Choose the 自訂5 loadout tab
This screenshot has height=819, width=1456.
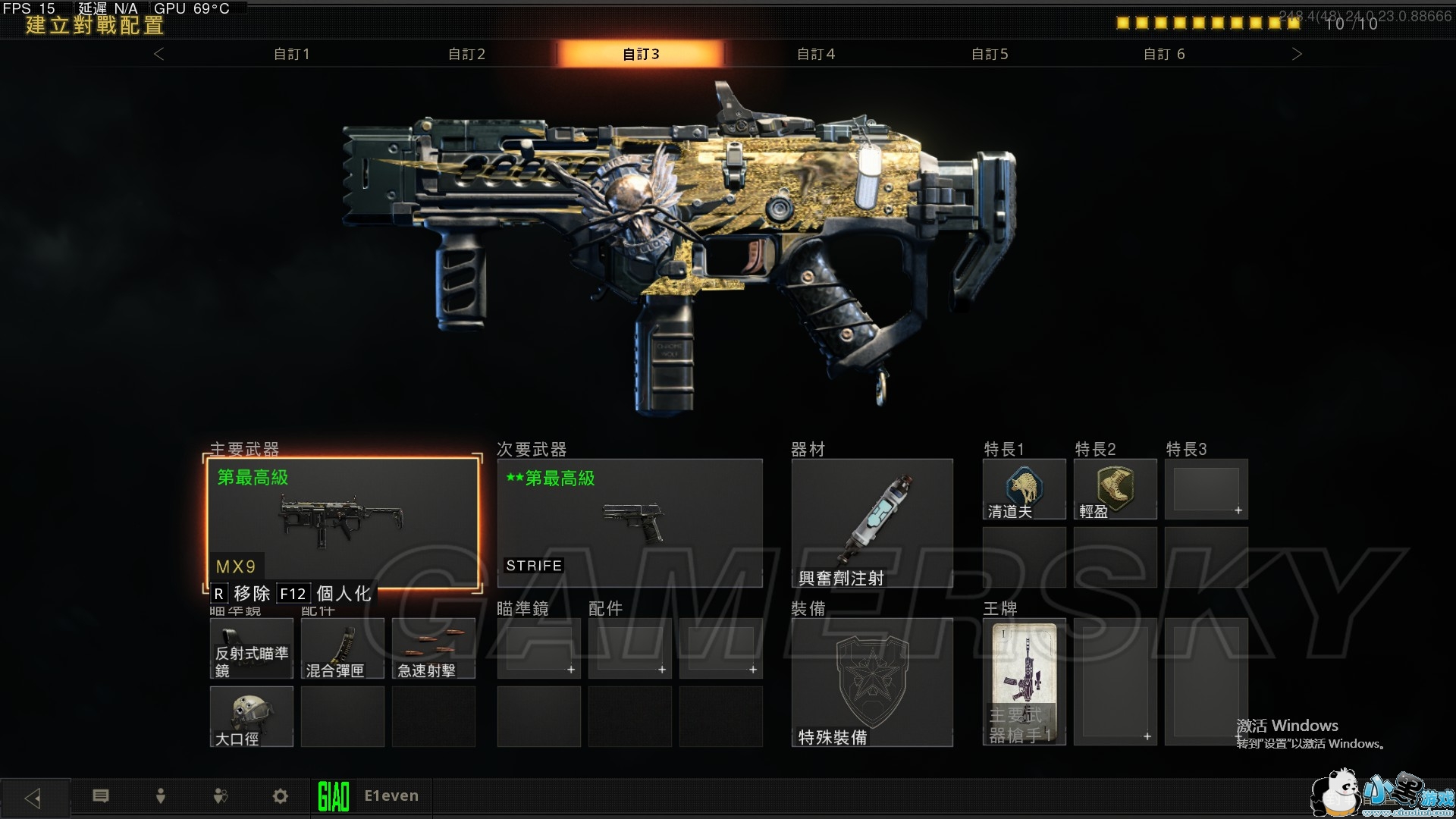pyautogui.click(x=990, y=54)
